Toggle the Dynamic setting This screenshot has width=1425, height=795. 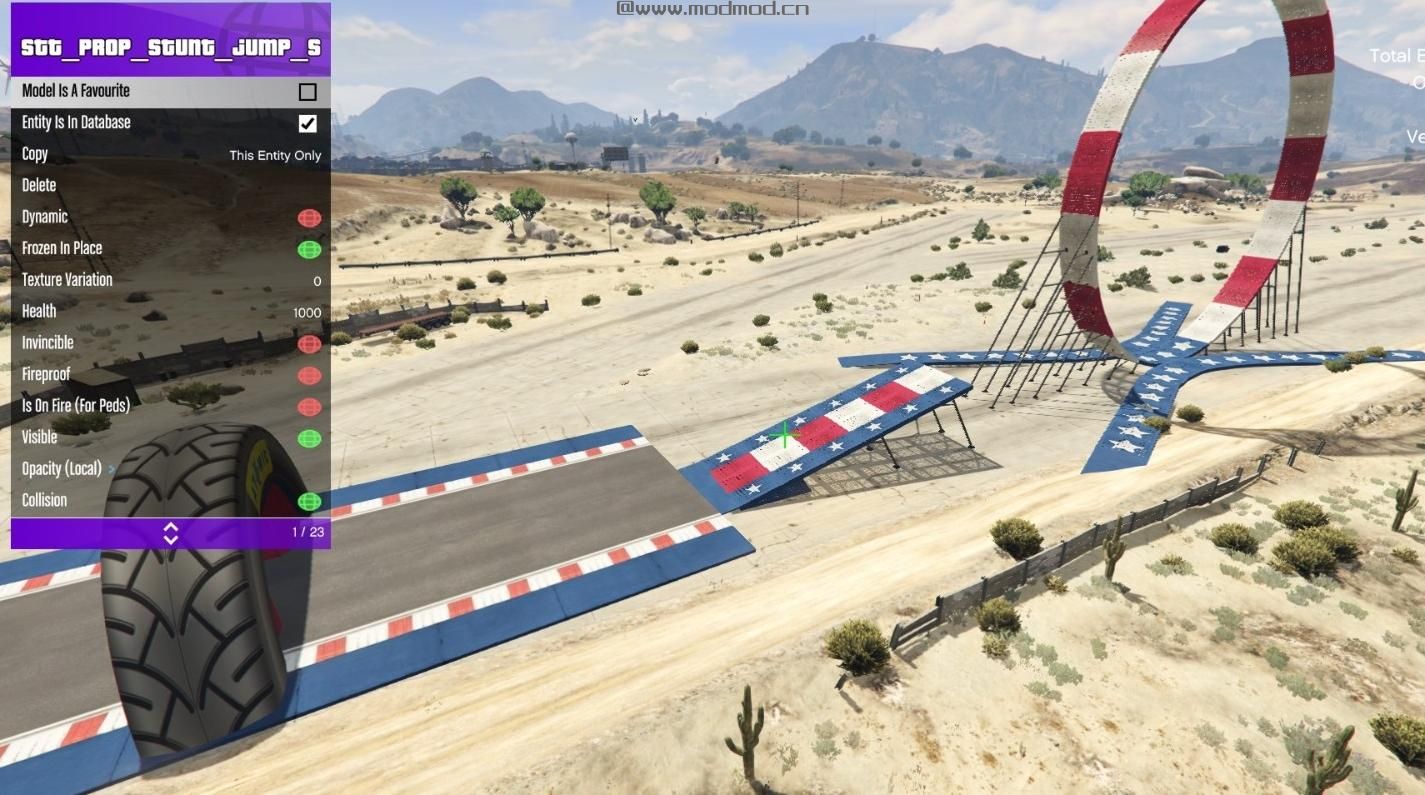coord(309,218)
